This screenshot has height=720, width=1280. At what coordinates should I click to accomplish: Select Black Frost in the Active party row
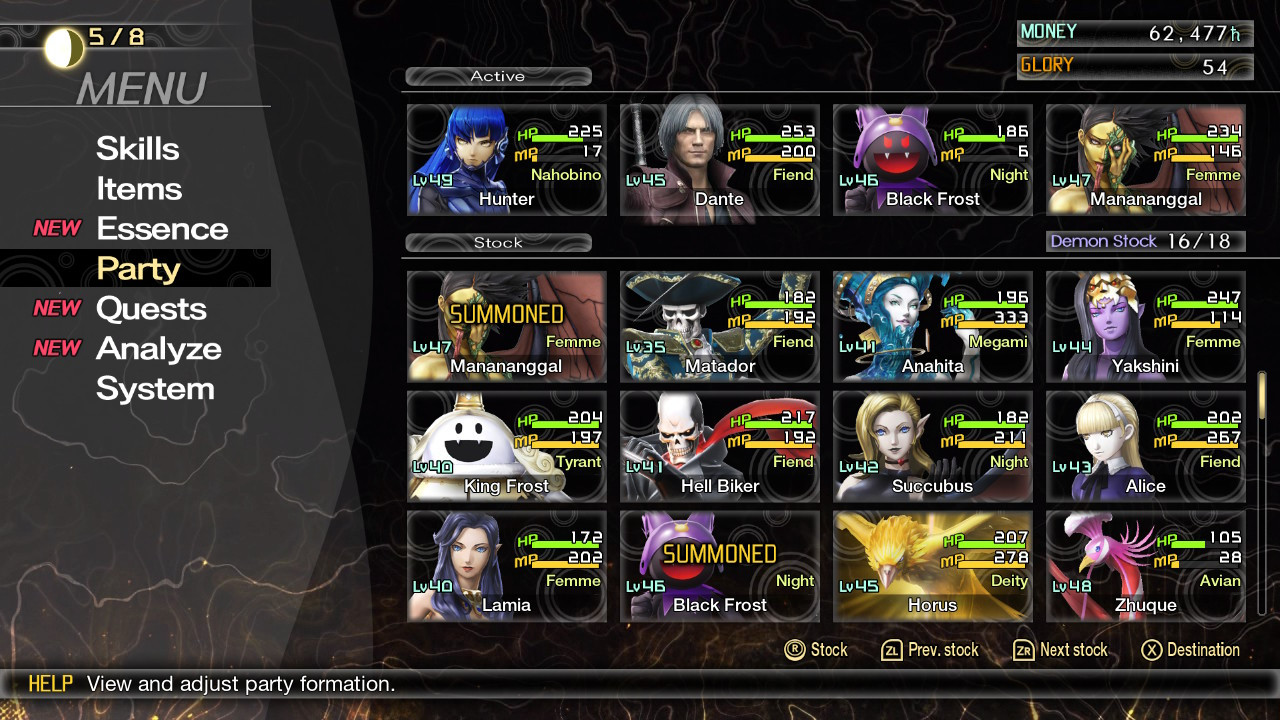point(932,160)
